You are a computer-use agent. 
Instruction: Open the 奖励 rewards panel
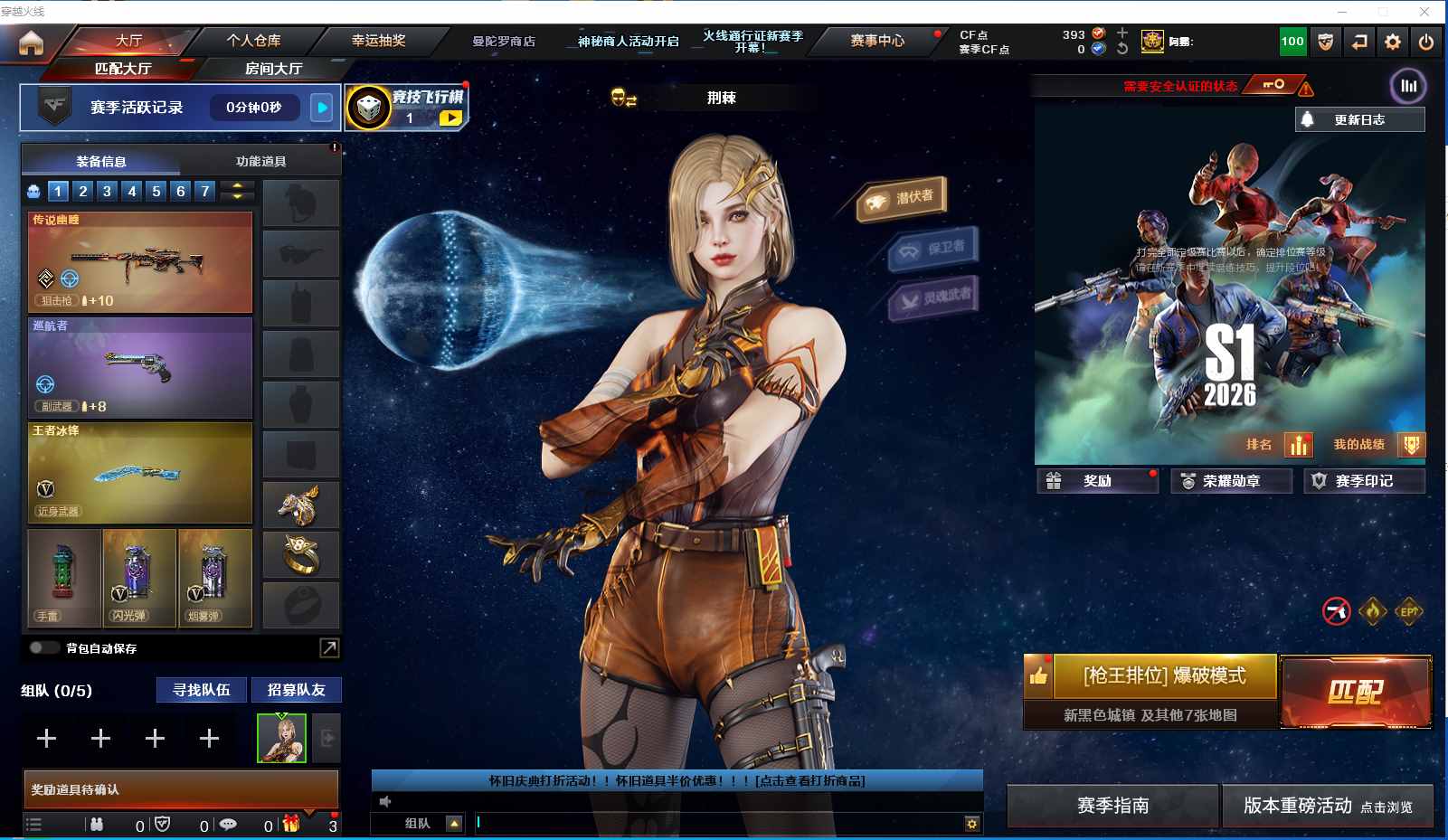(x=1097, y=481)
